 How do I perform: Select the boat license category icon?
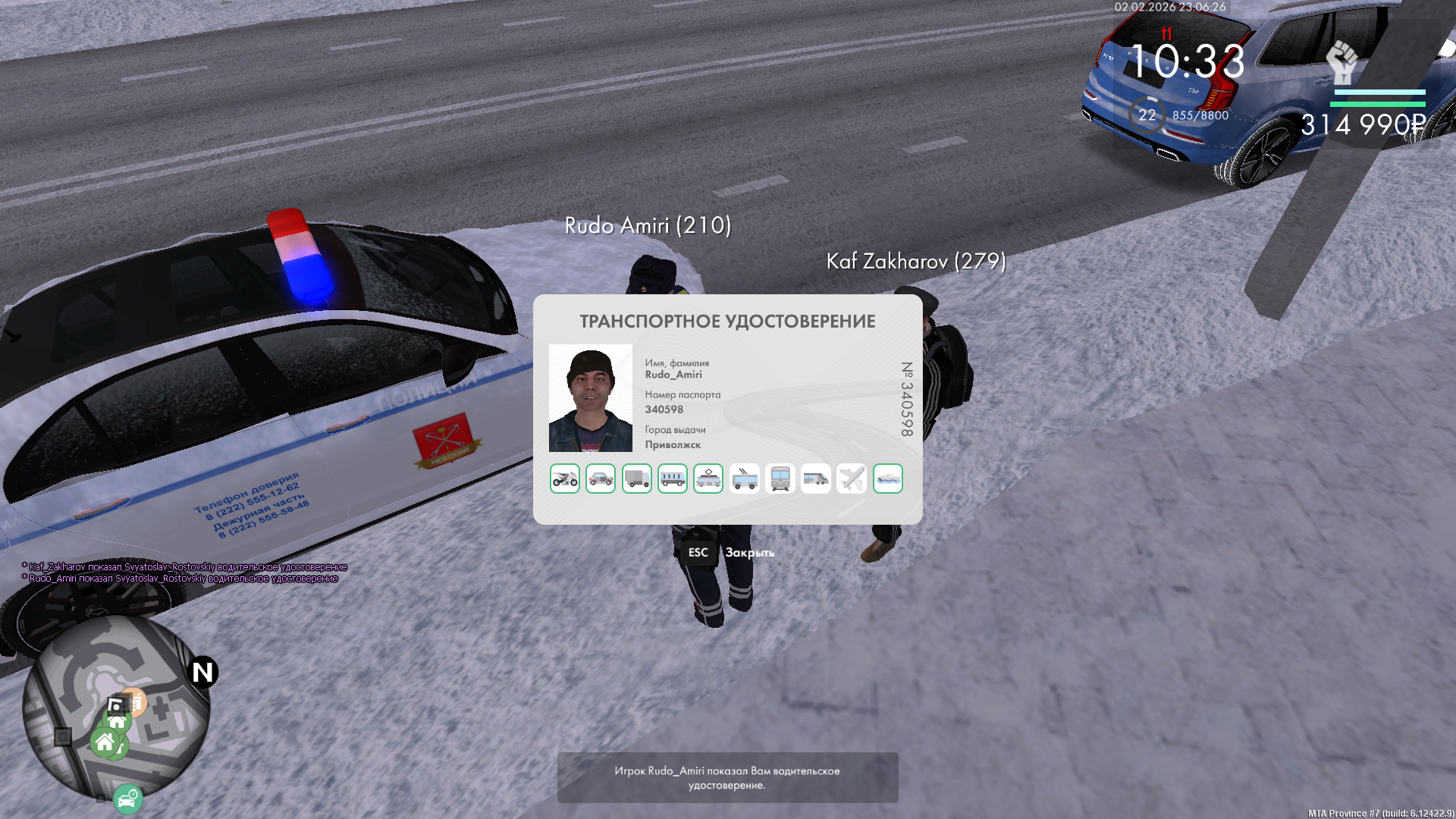[888, 479]
